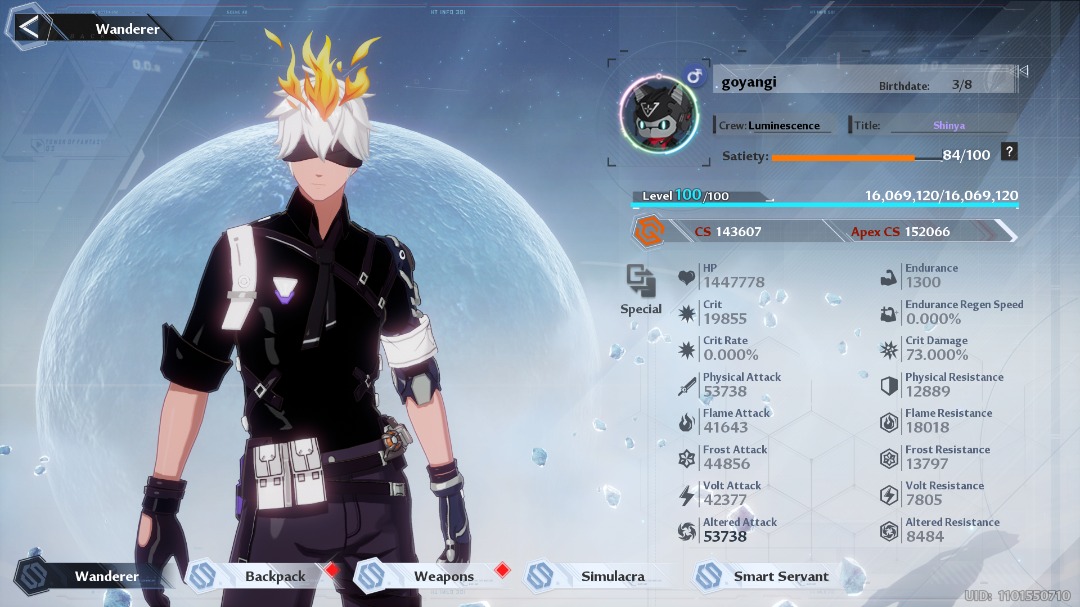The image size is (1080, 607).
Task: Click the collapse arrow beside the birthdate
Action: (x=1022, y=71)
